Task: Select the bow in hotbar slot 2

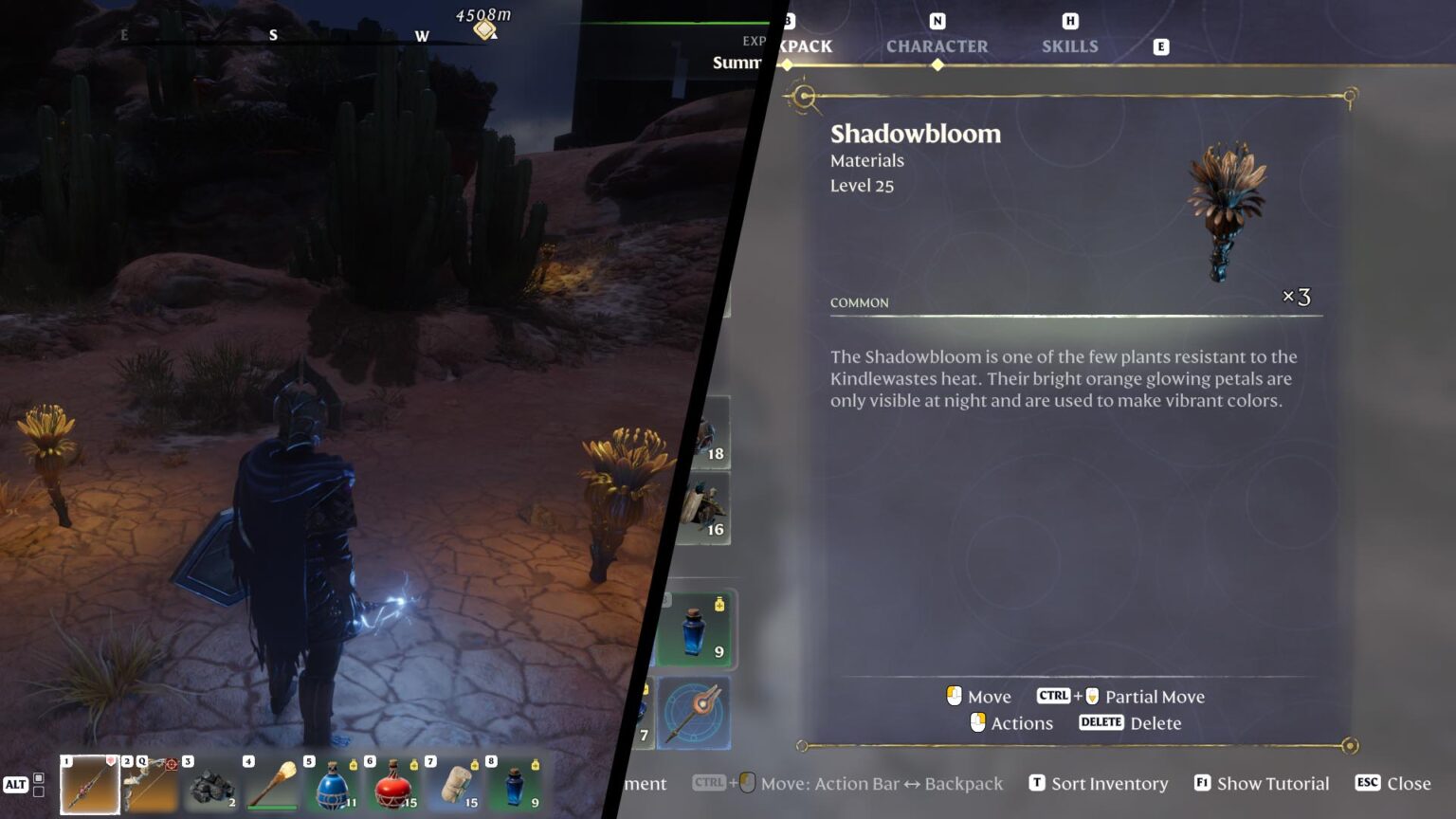Action: click(x=152, y=785)
